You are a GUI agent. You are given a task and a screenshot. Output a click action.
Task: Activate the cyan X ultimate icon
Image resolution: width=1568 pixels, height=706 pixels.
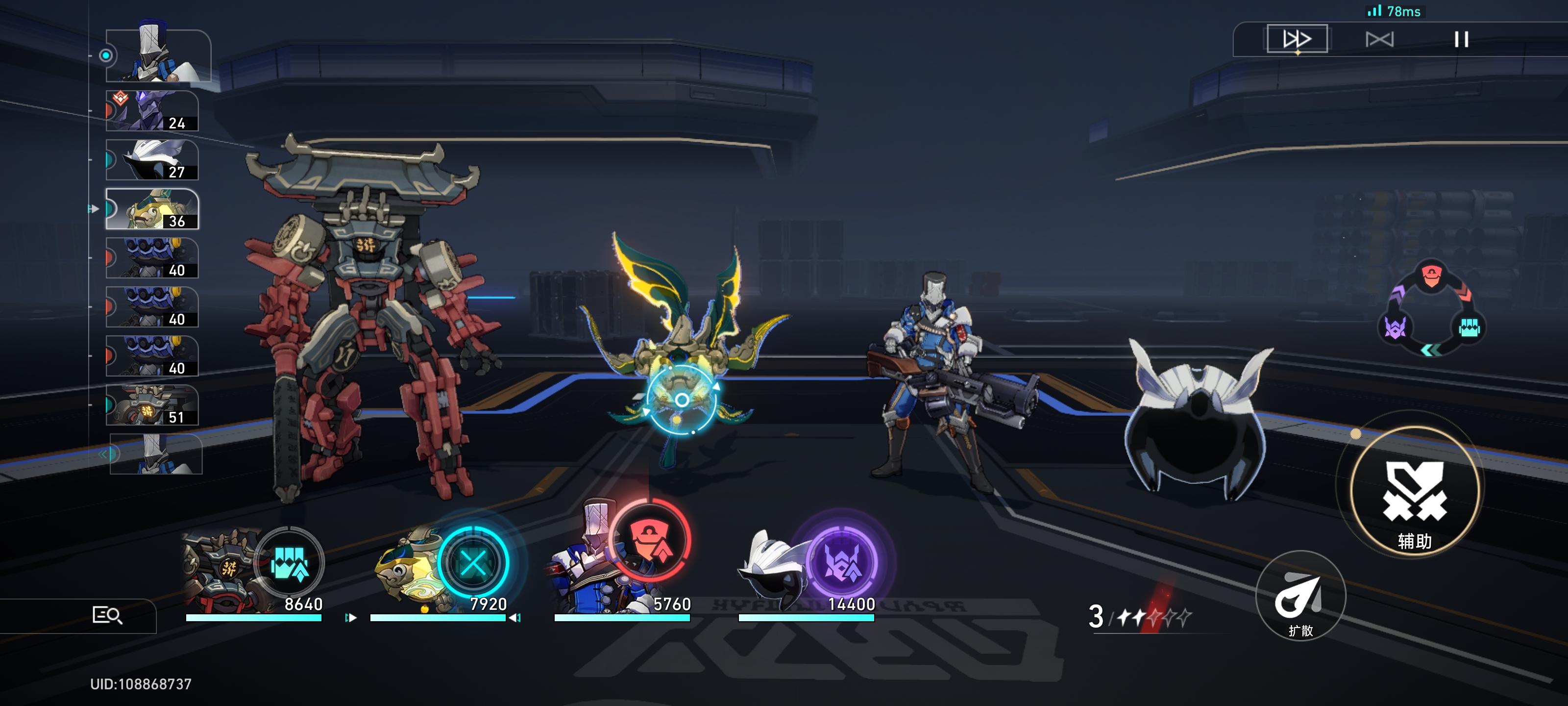click(473, 562)
